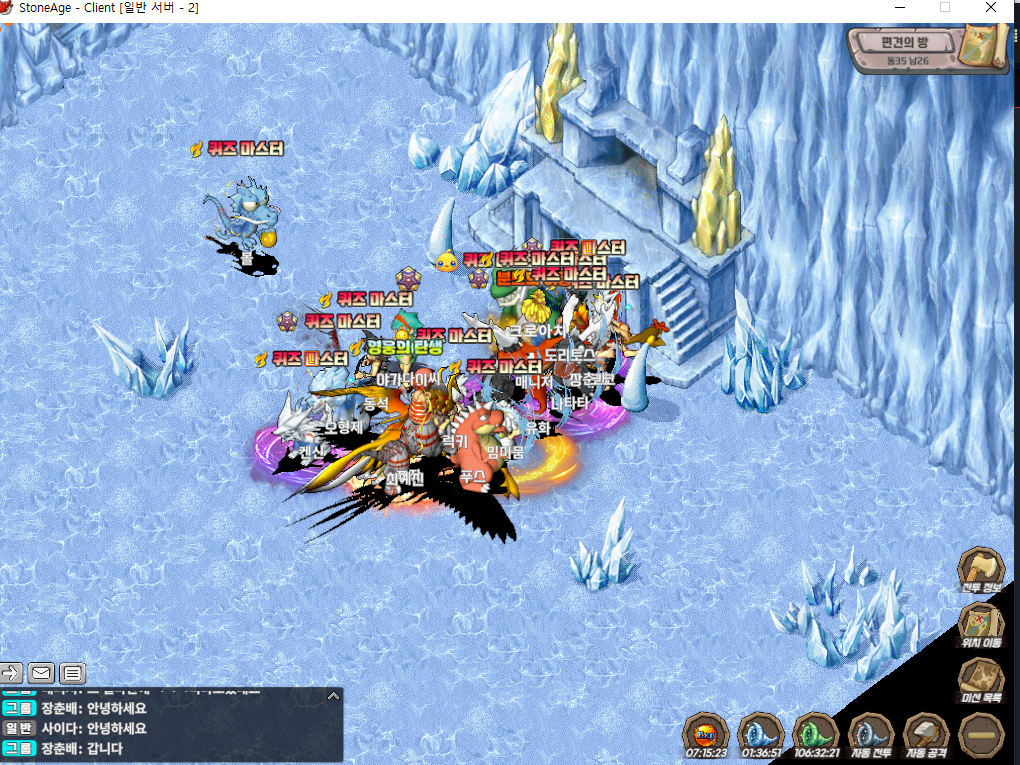The image size is (1020, 765).
Task: Open the 미션 목록 scroll icon
Action: 980,680
